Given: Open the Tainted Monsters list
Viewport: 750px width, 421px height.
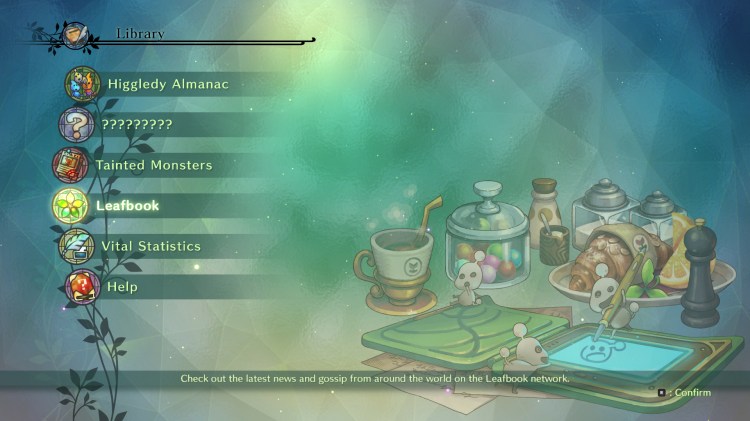Looking at the screenshot, I should [x=153, y=165].
